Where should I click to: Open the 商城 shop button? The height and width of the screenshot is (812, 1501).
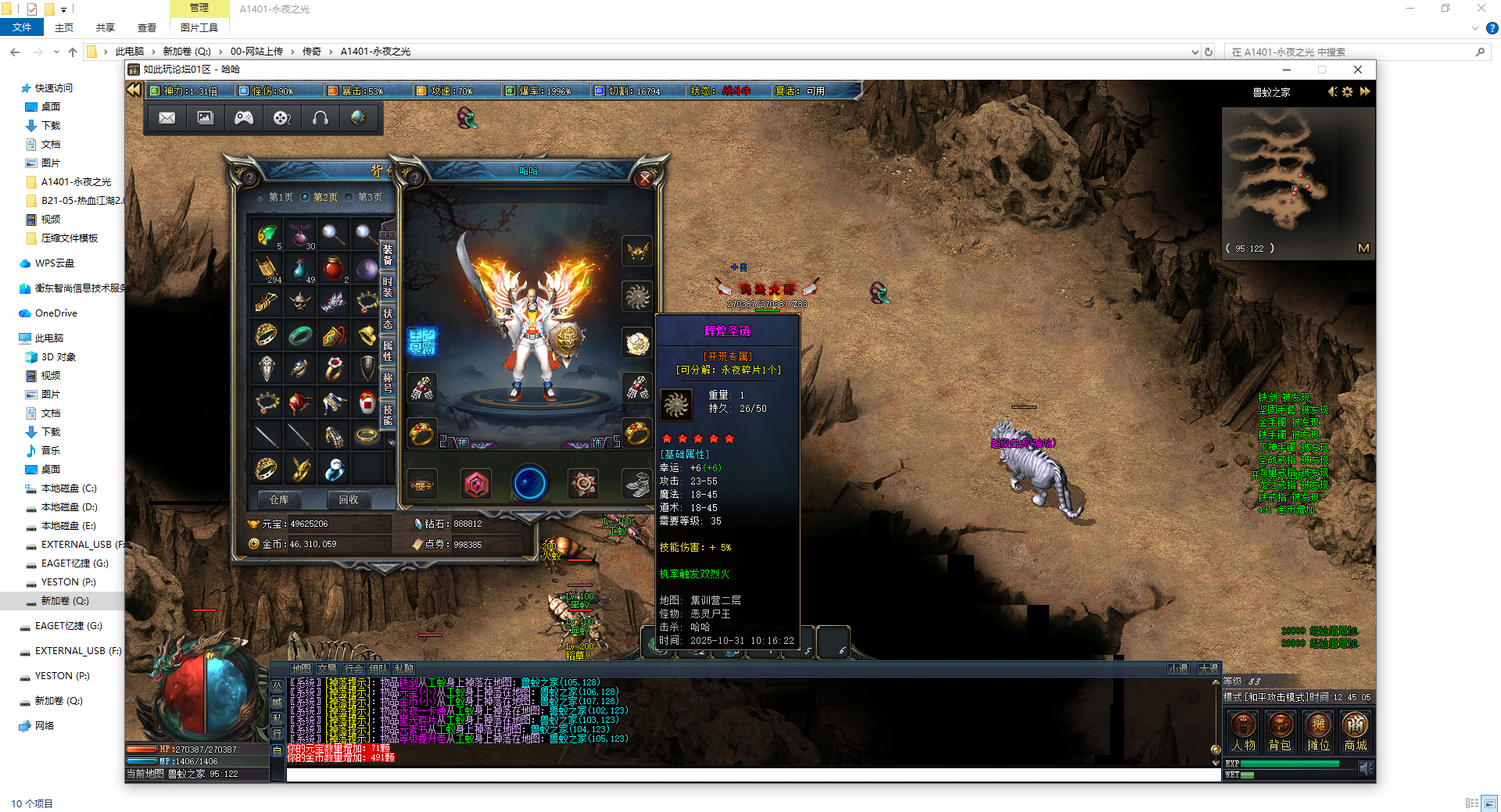(1356, 732)
